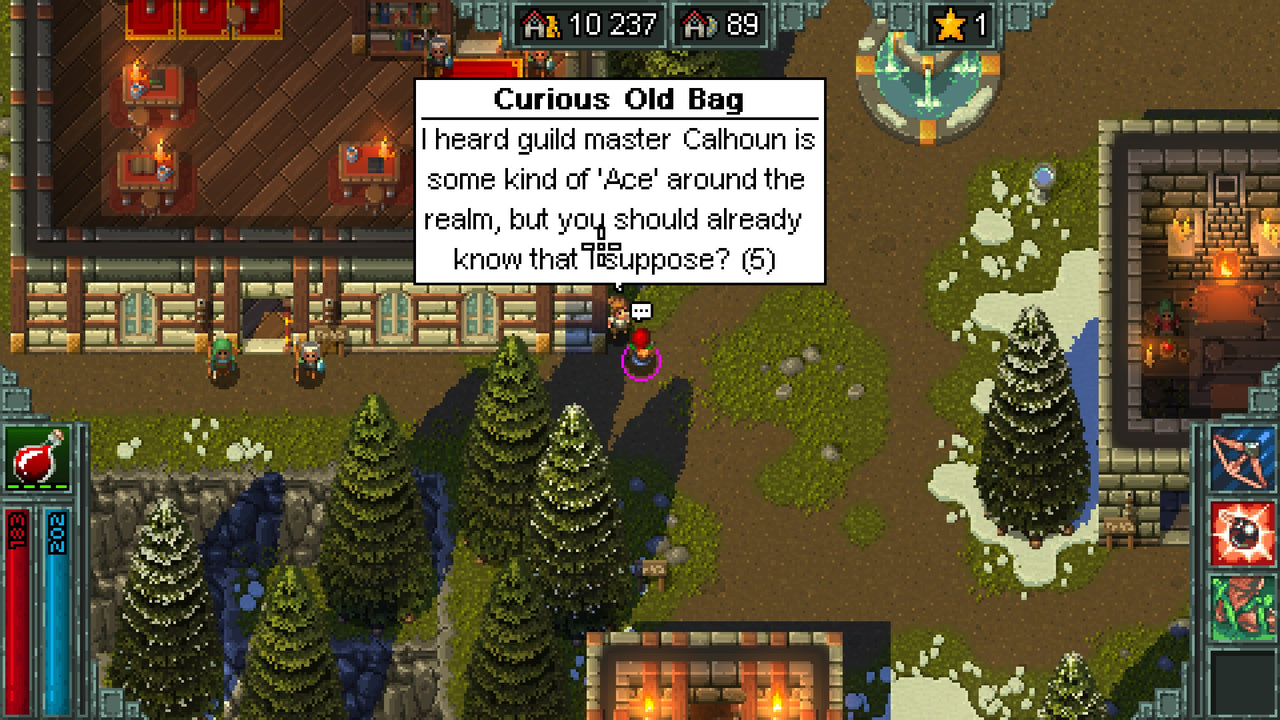Click the Curious Old Bag NPC
Viewport: 1280px width, 720px height.
[x=620, y=318]
